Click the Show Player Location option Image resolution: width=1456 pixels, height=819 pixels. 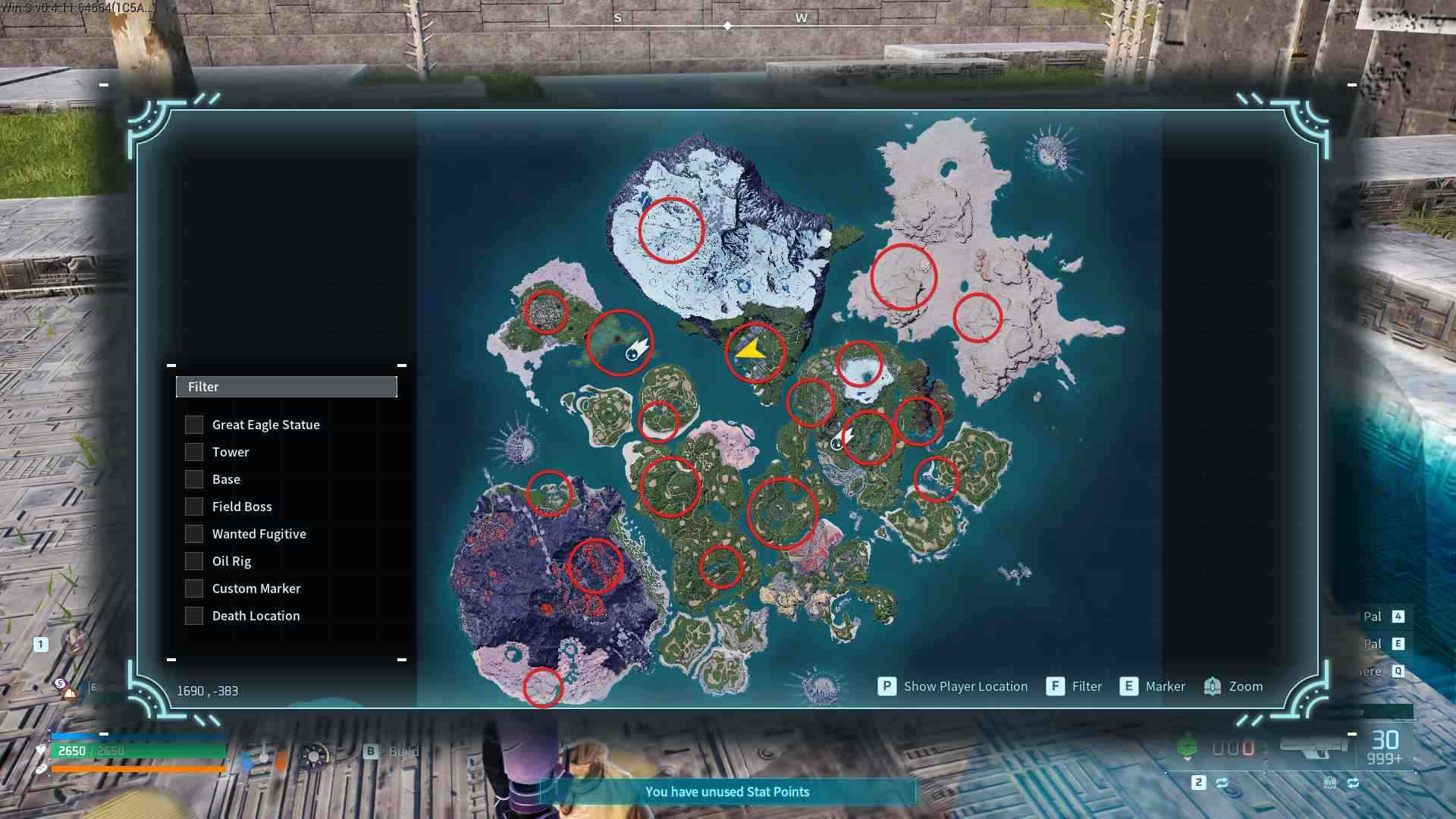965,686
